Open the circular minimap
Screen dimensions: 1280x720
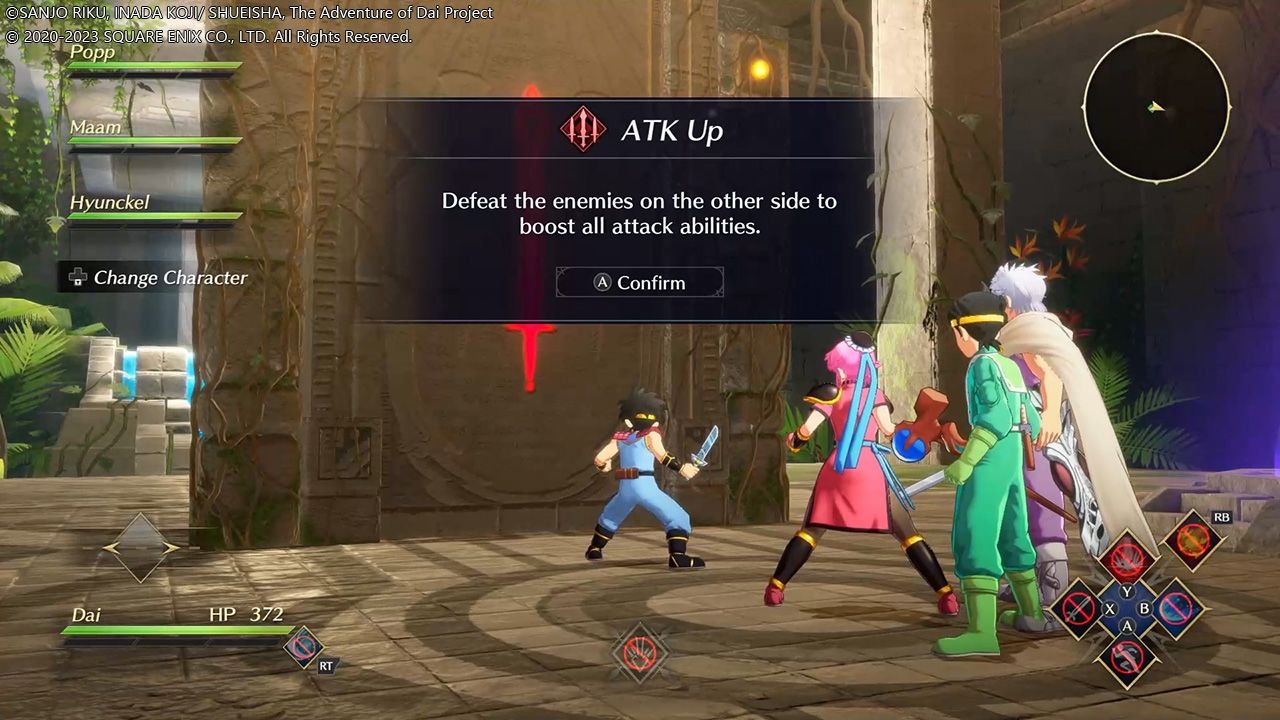1156,107
